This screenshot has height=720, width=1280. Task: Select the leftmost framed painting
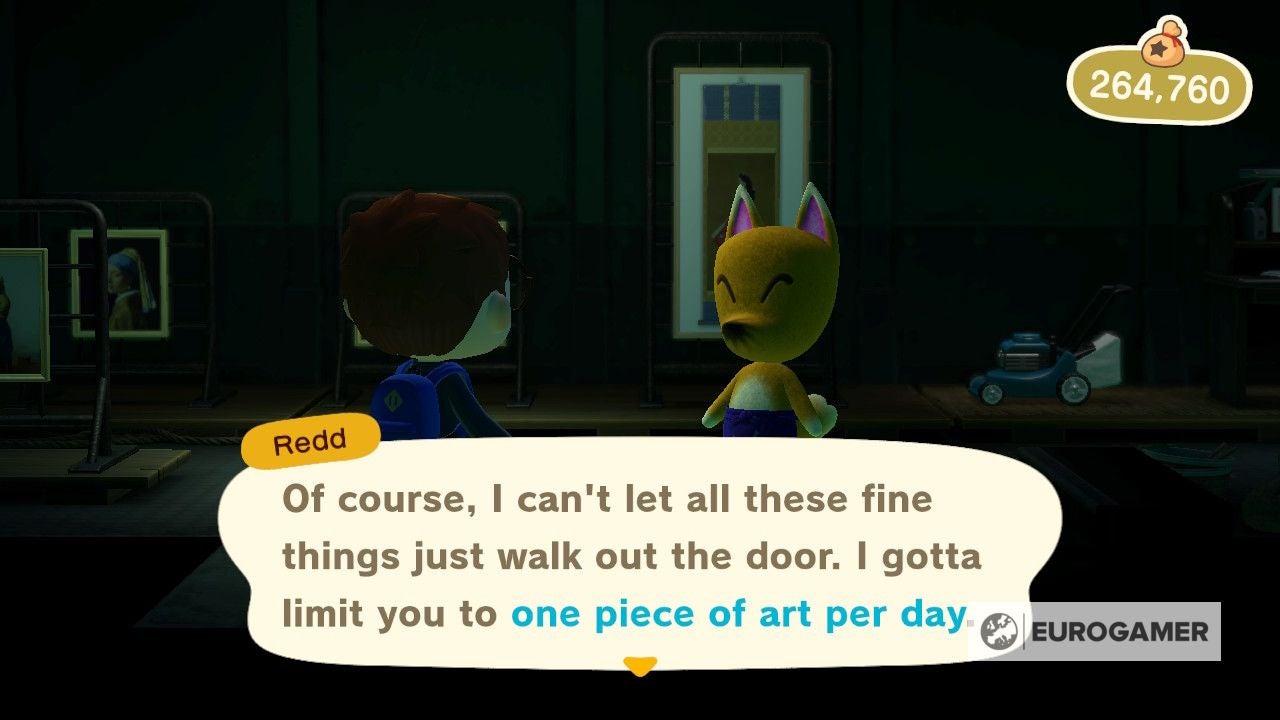(x=22, y=310)
